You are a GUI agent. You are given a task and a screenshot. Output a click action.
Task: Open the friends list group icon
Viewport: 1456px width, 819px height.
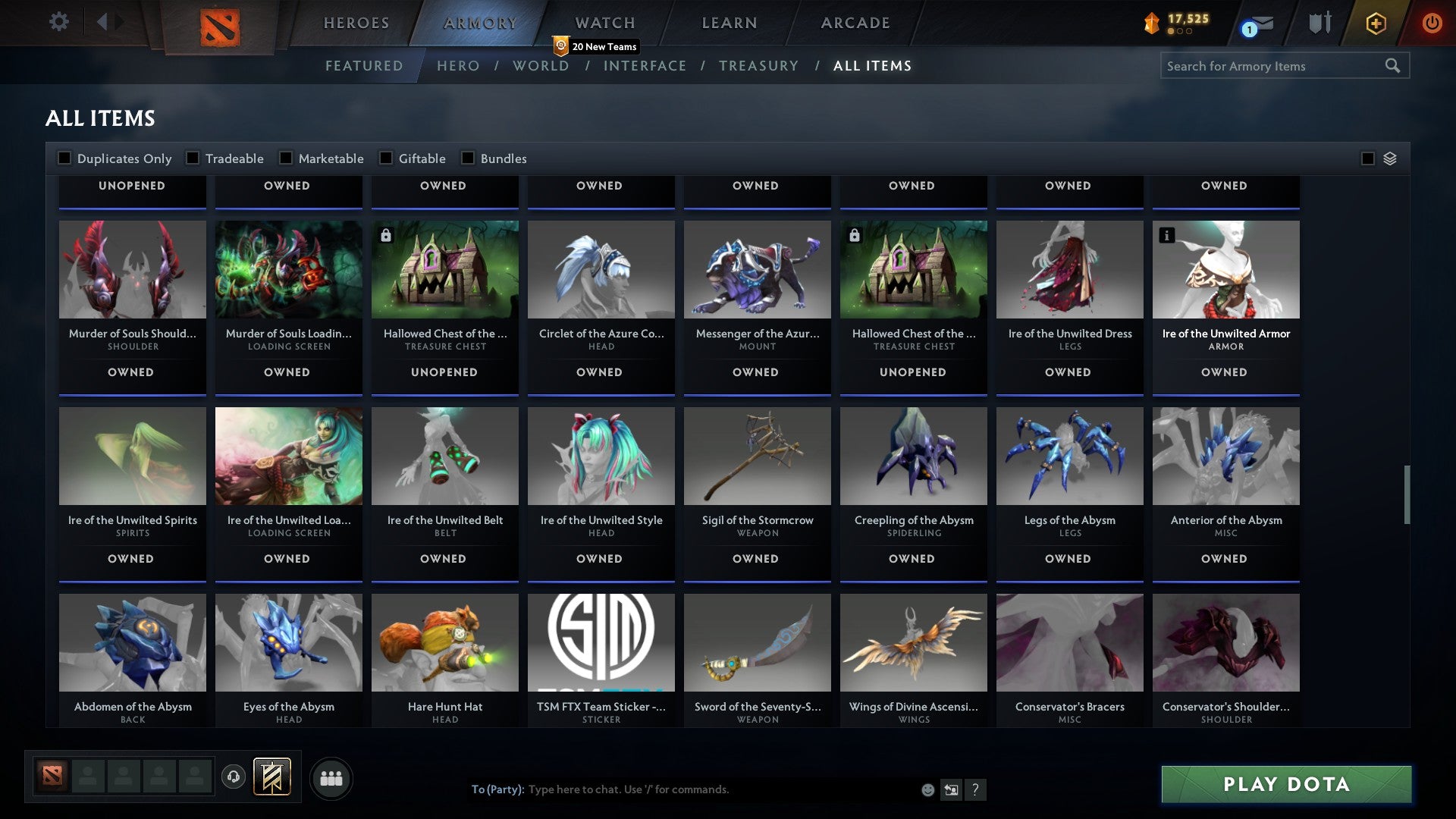(331, 777)
